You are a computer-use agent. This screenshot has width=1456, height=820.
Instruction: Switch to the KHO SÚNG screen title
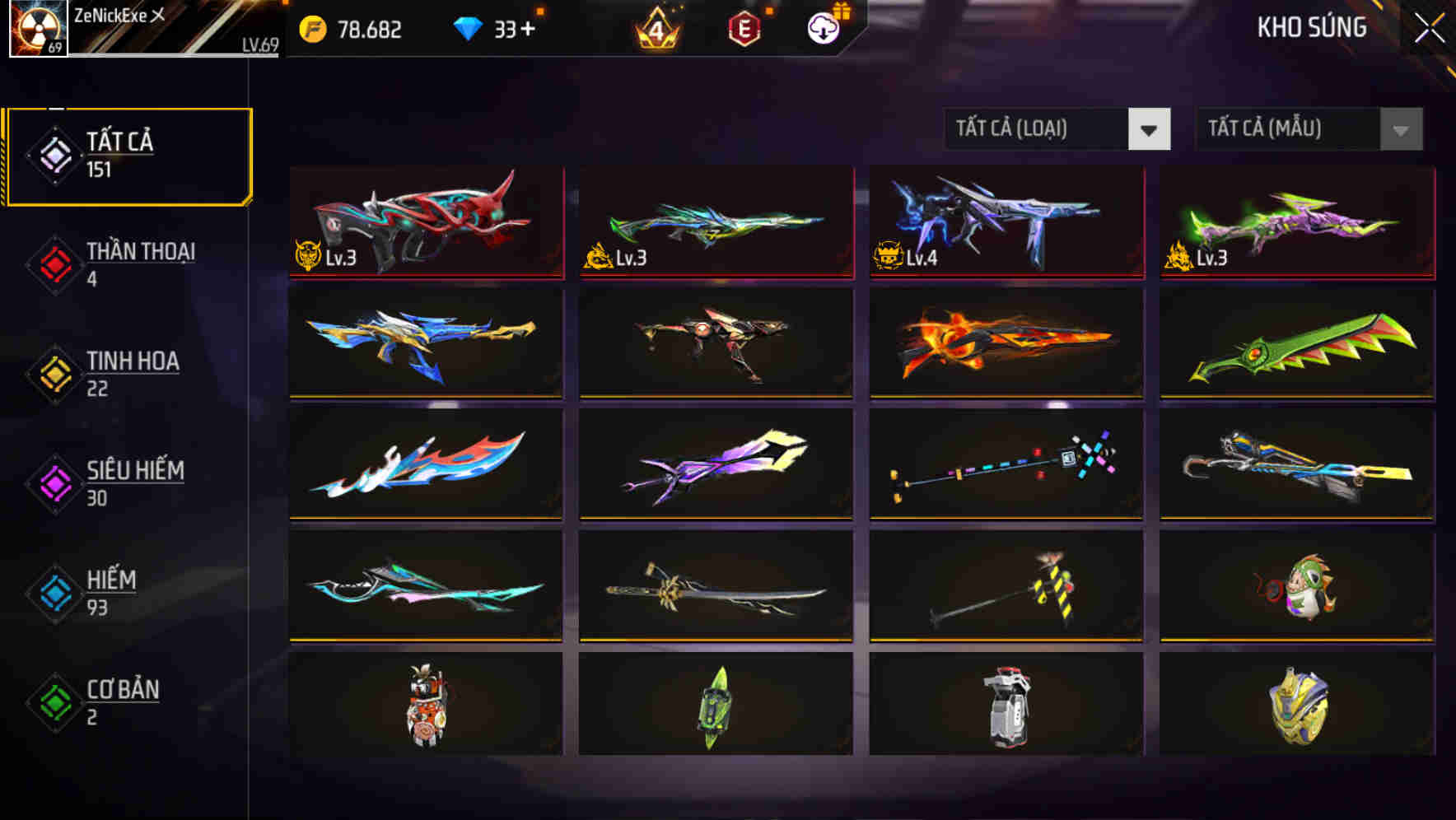[1311, 28]
